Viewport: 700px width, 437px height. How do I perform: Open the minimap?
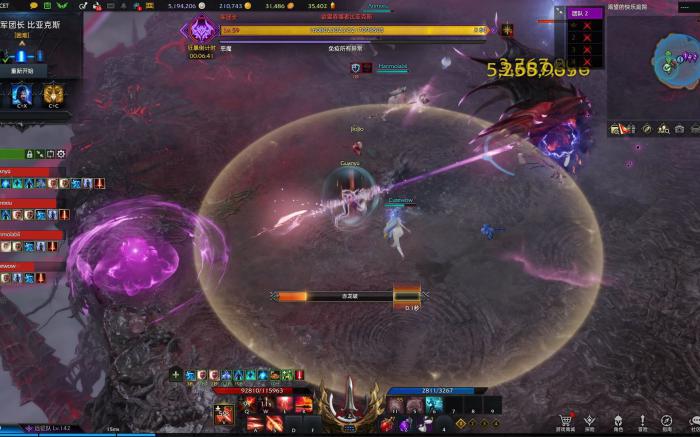pyautogui.click(x=672, y=59)
